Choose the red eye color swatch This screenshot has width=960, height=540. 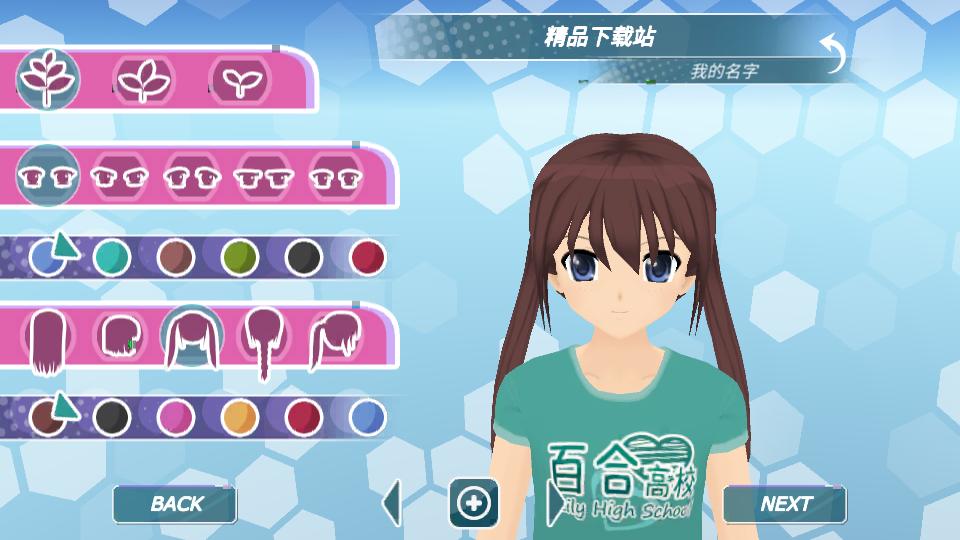pos(367,257)
